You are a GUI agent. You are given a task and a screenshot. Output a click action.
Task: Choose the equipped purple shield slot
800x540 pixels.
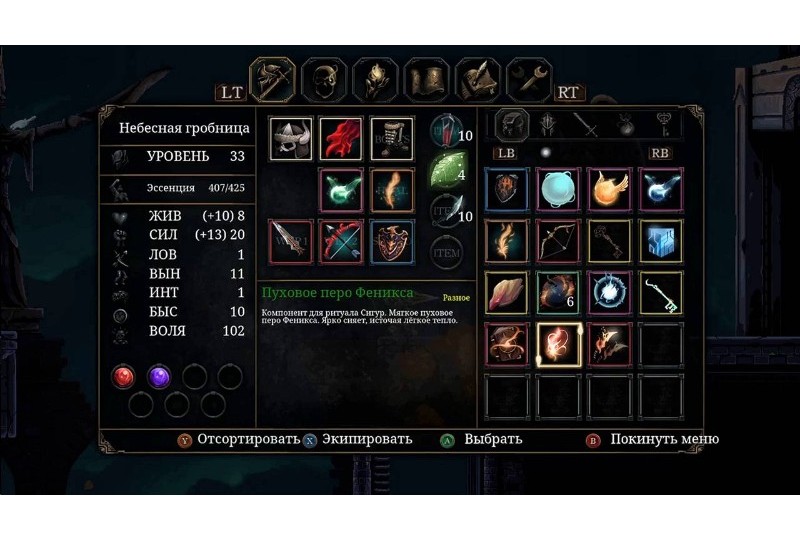(x=391, y=241)
